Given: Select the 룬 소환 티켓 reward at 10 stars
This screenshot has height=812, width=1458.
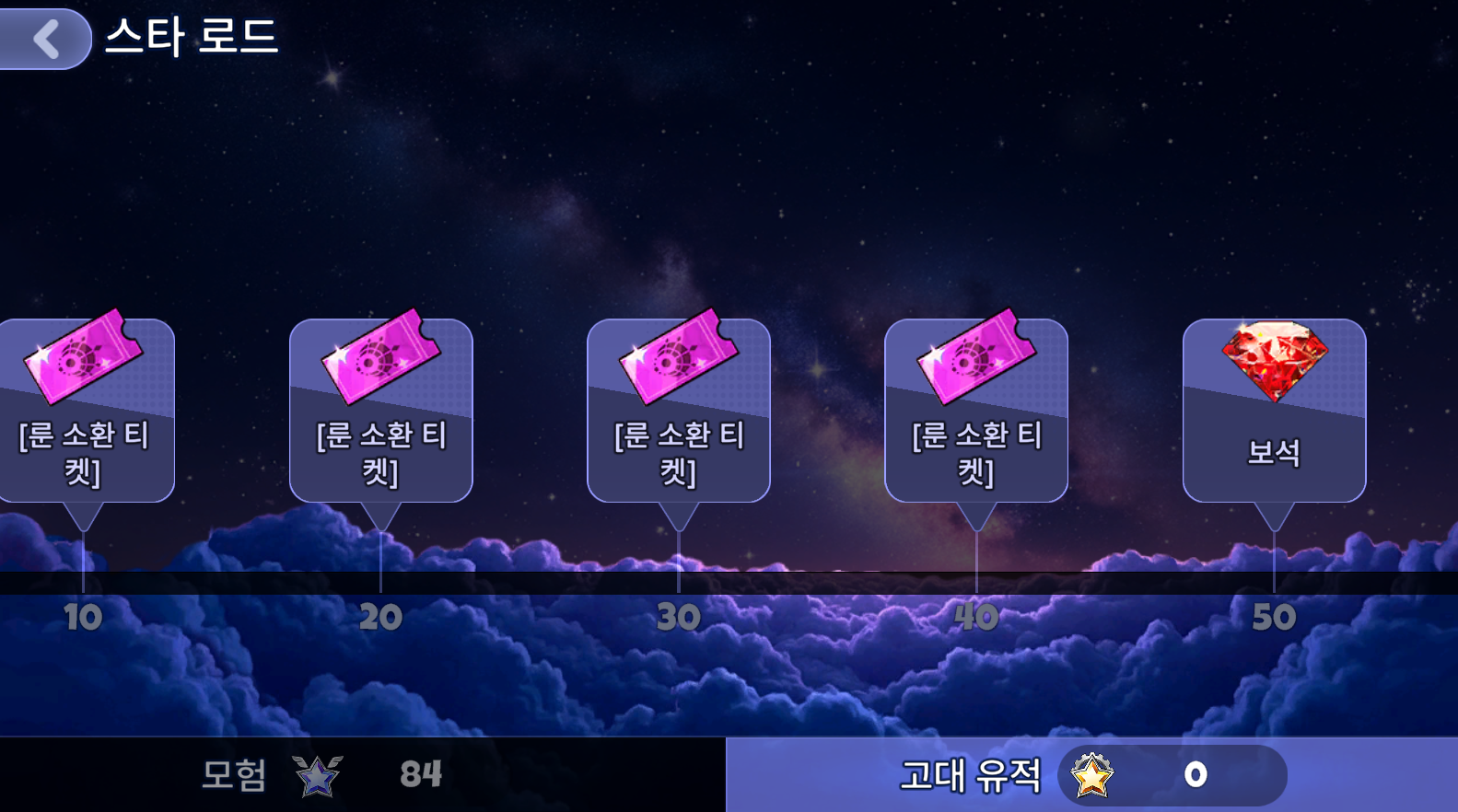Looking at the screenshot, I should (85, 410).
